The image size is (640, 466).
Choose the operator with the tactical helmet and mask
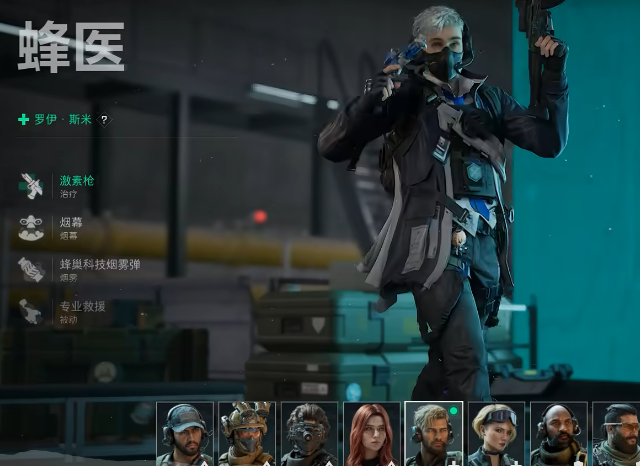coord(247,434)
